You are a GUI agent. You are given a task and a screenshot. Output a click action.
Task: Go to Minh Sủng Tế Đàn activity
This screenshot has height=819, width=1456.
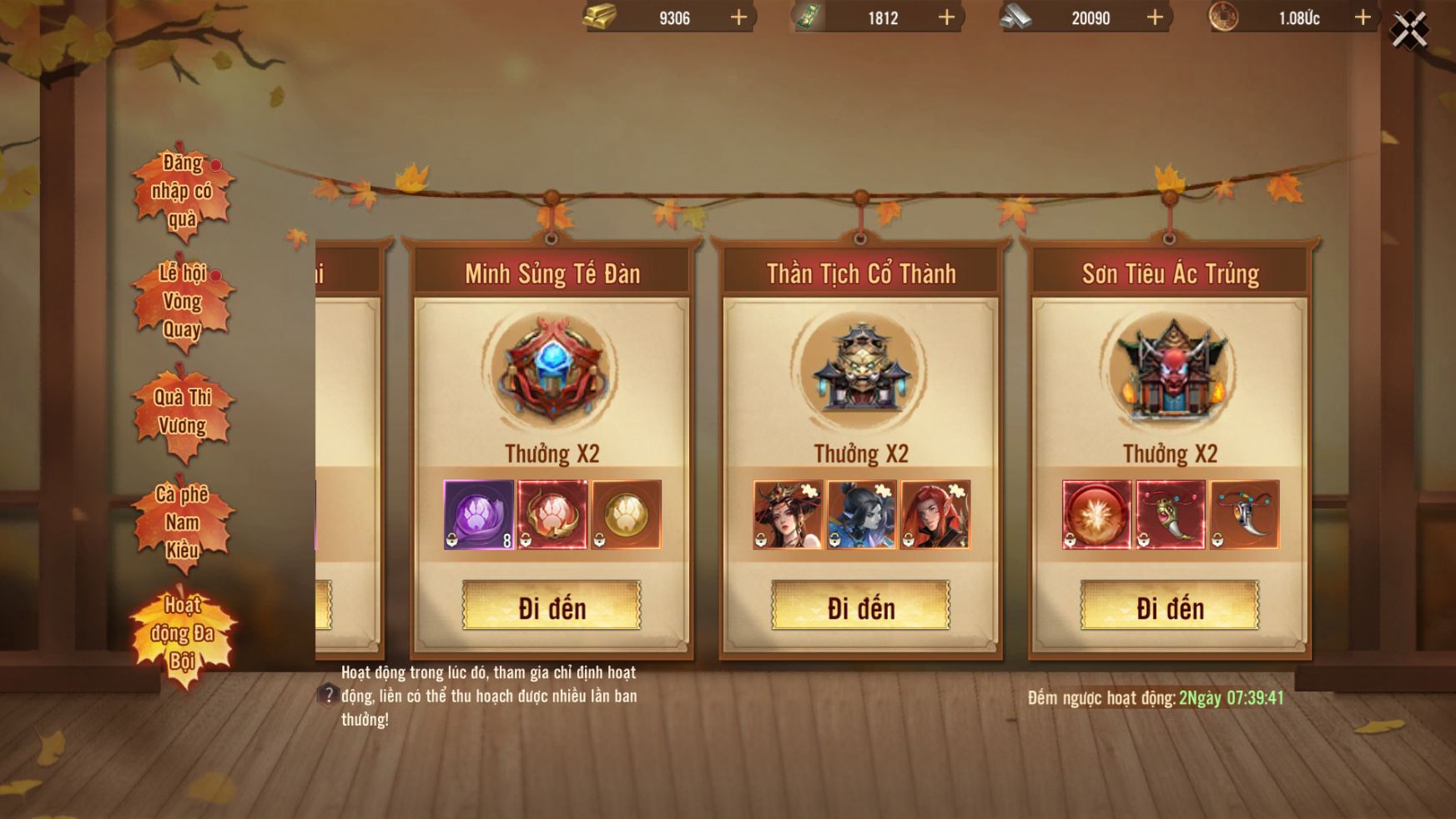[552, 606]
